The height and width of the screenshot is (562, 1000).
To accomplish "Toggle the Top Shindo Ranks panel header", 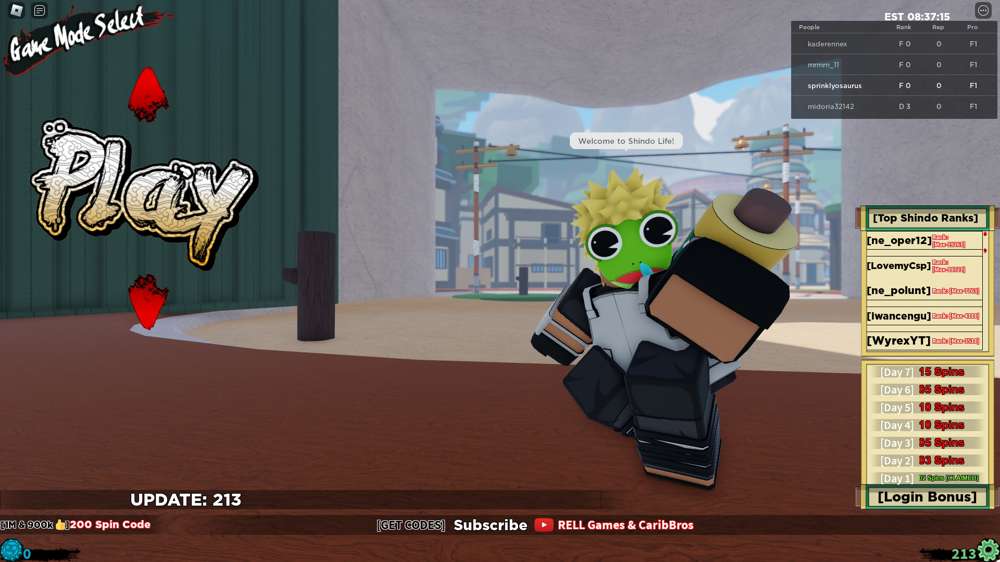I will 925,218.
